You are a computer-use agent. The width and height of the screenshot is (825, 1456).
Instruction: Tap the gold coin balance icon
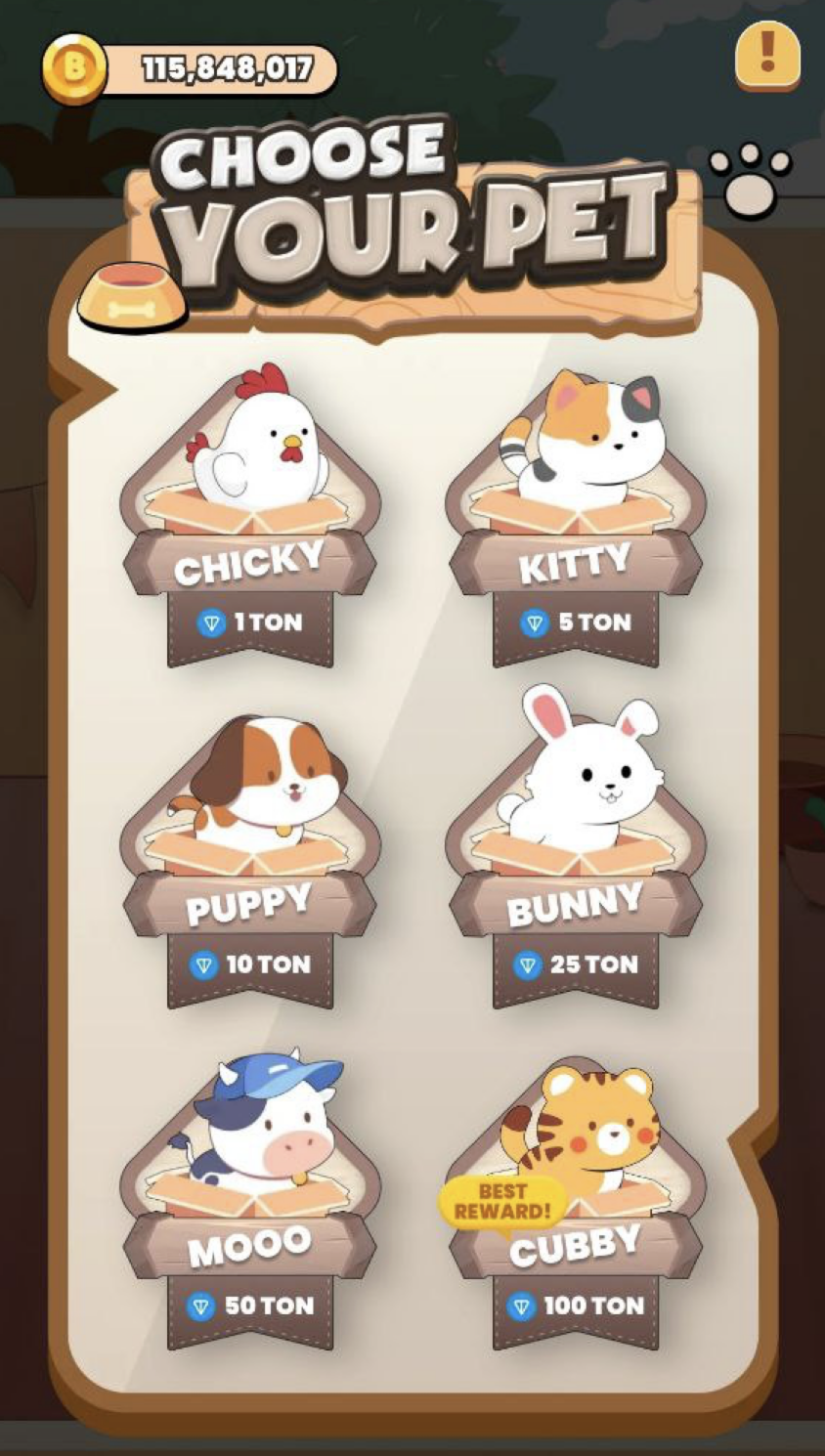[74, 69]
